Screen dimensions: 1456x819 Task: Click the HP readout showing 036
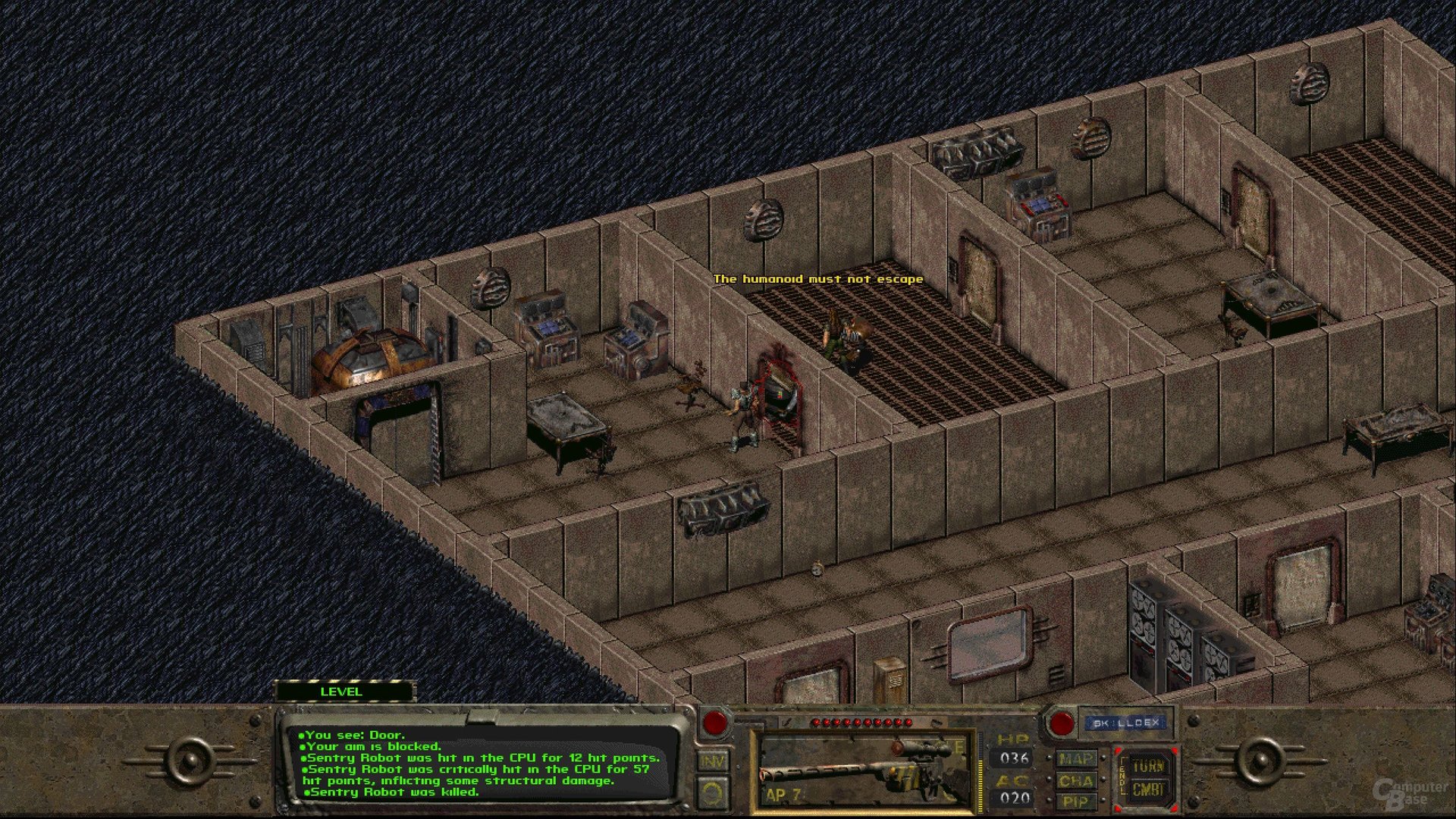[x=1015, y=757]
